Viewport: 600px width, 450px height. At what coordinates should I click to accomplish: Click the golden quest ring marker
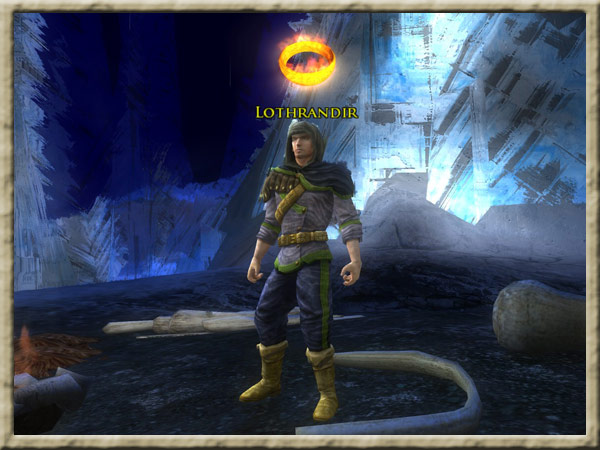click(x=306, y=62)
